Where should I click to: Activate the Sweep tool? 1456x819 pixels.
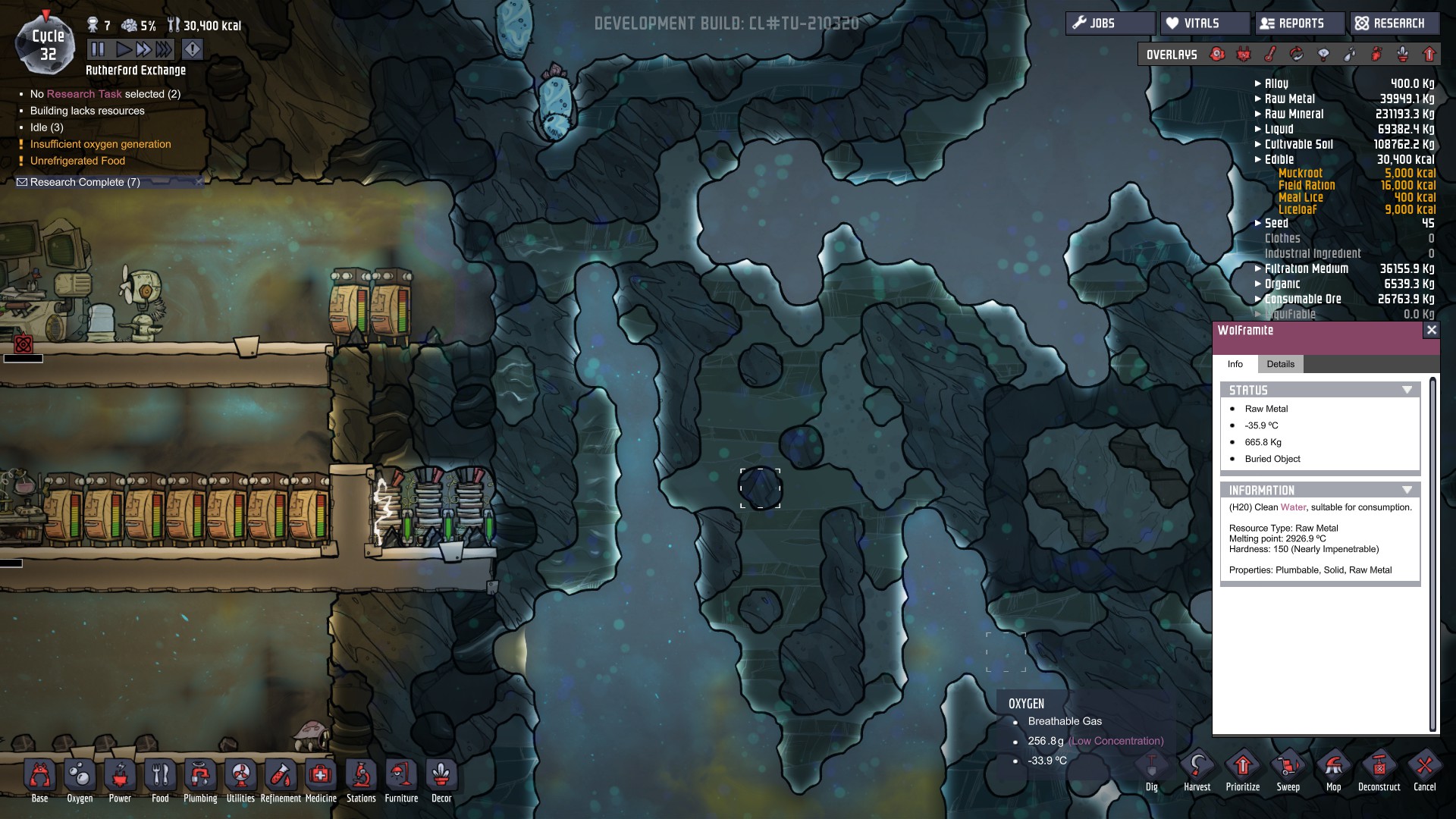click(x=1288, y=771)
